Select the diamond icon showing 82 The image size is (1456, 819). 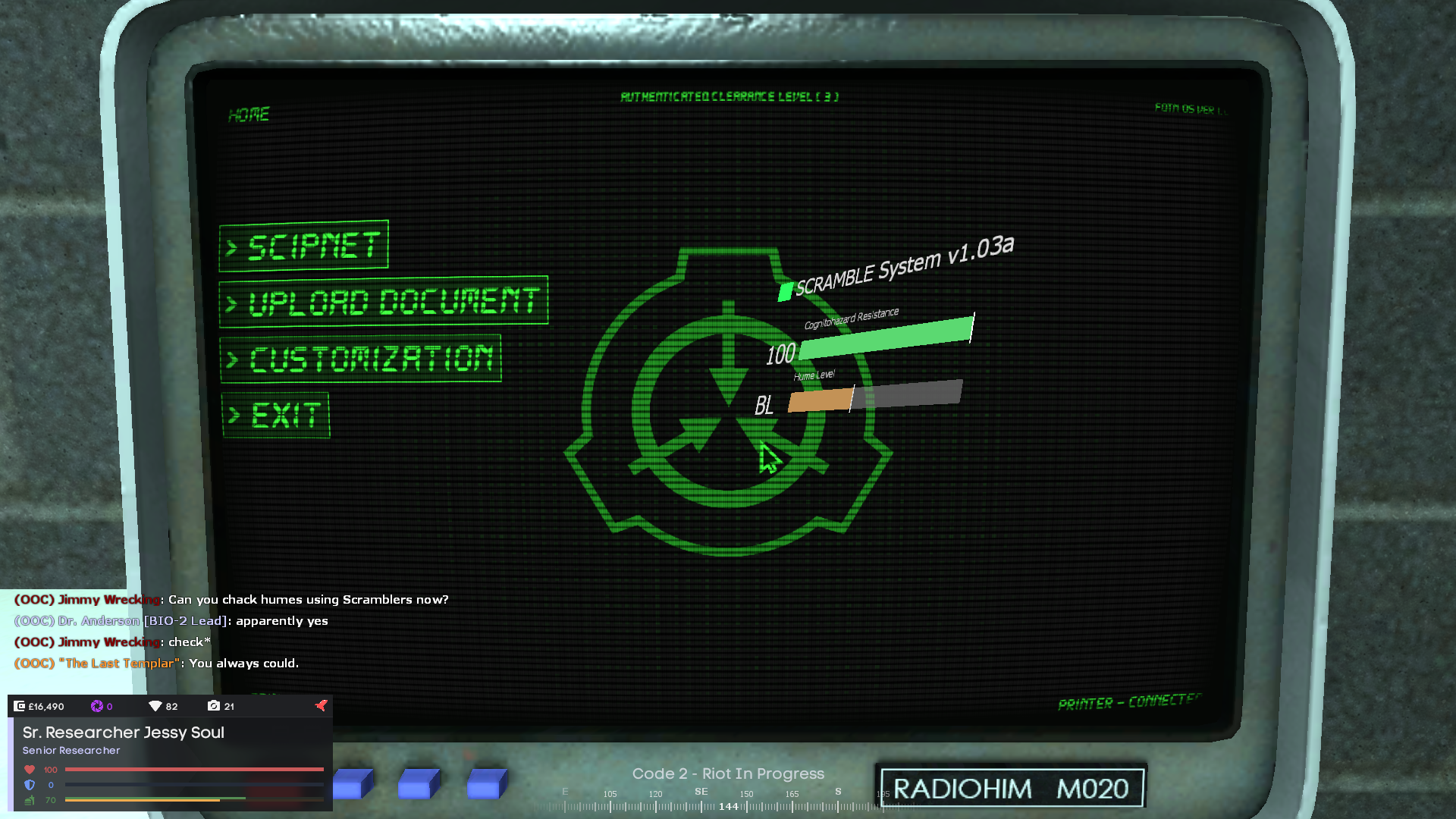[154, 706]
